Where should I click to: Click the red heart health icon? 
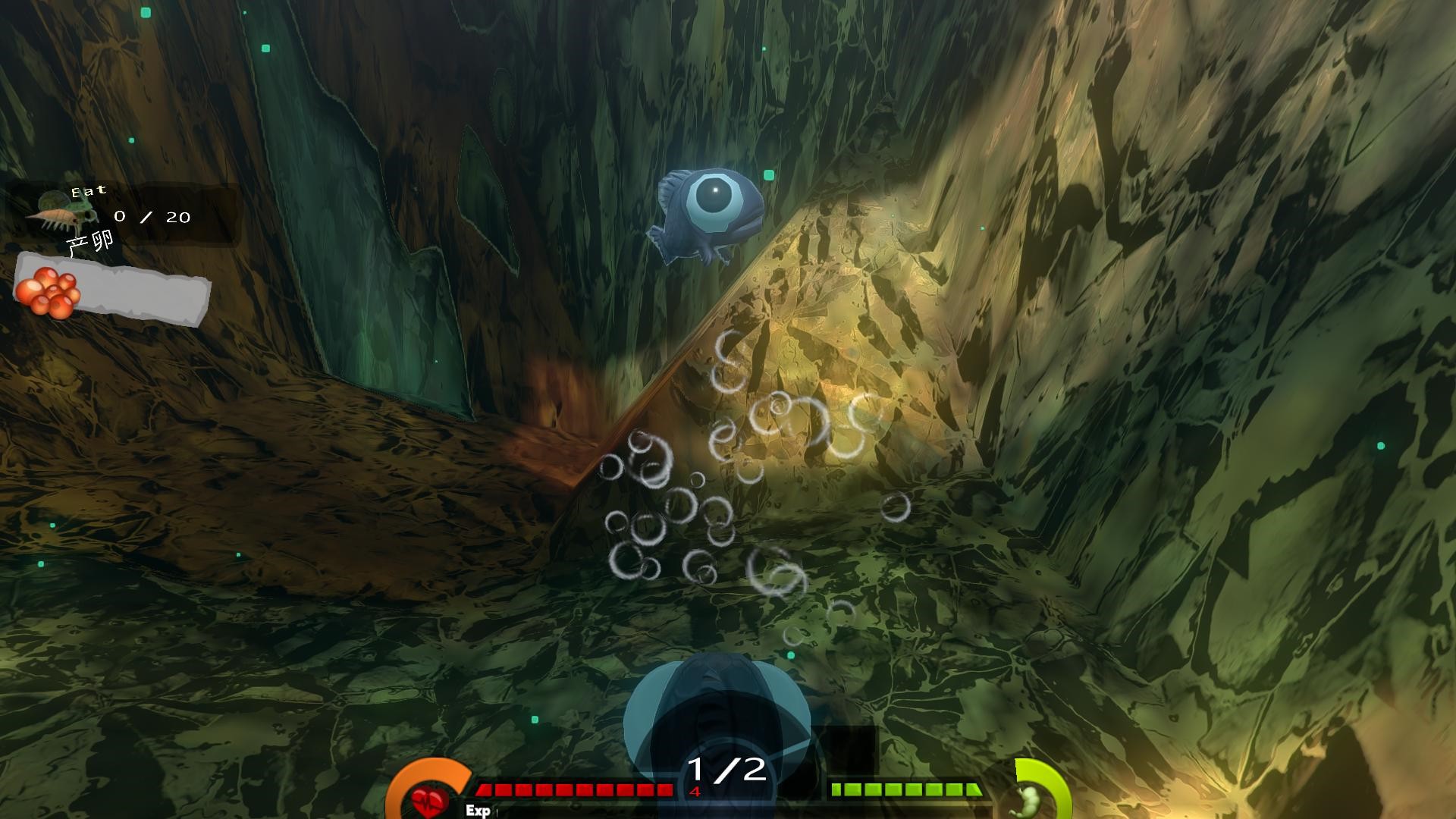429,799
